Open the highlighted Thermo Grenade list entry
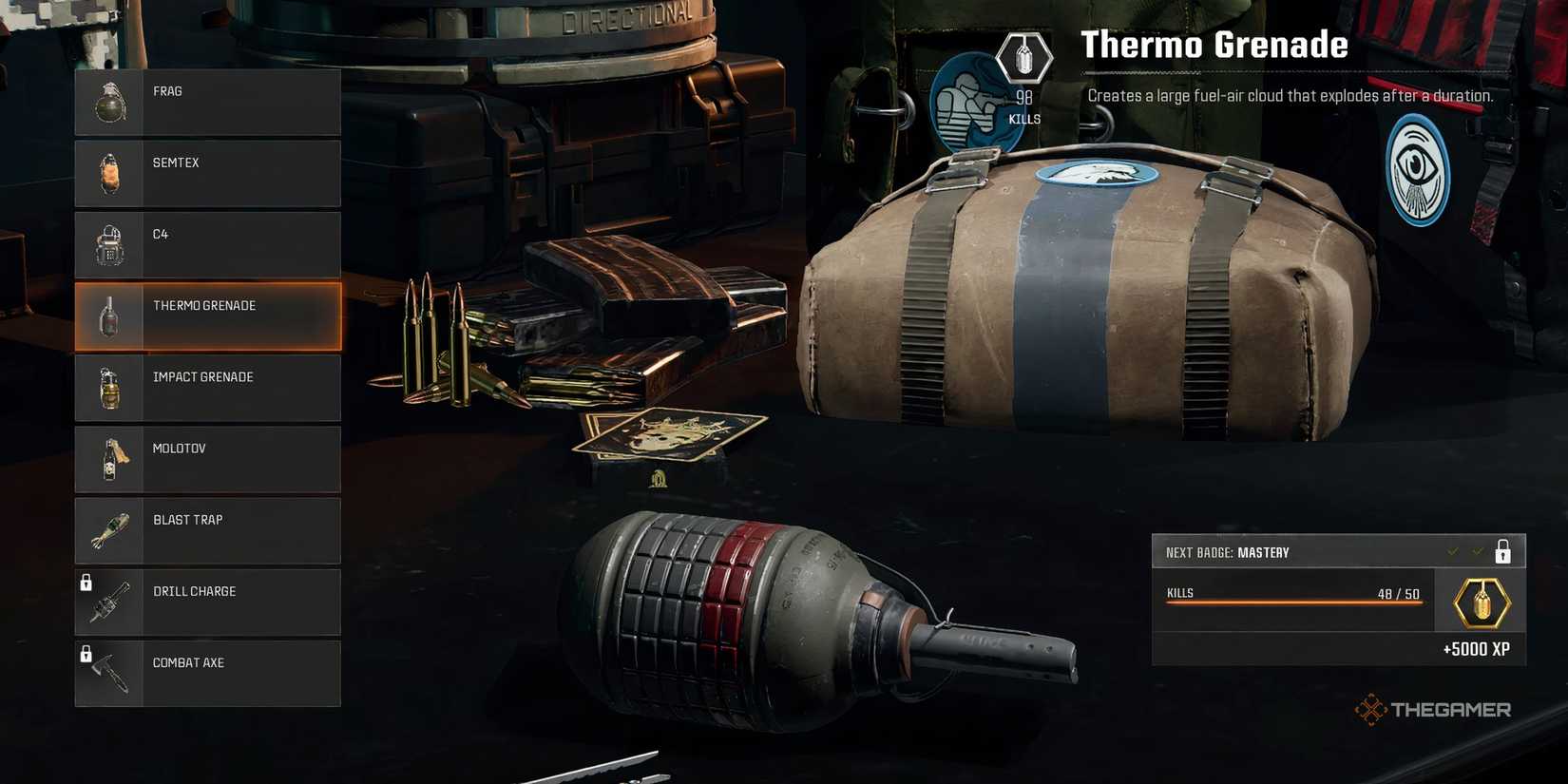 coord(207,316)
